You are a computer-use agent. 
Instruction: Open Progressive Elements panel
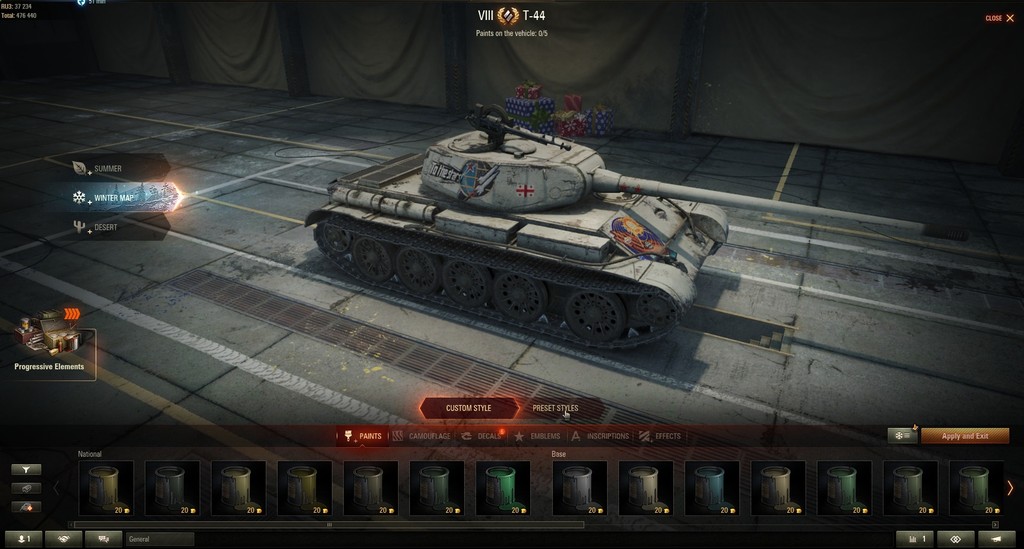tap(50, 343)
